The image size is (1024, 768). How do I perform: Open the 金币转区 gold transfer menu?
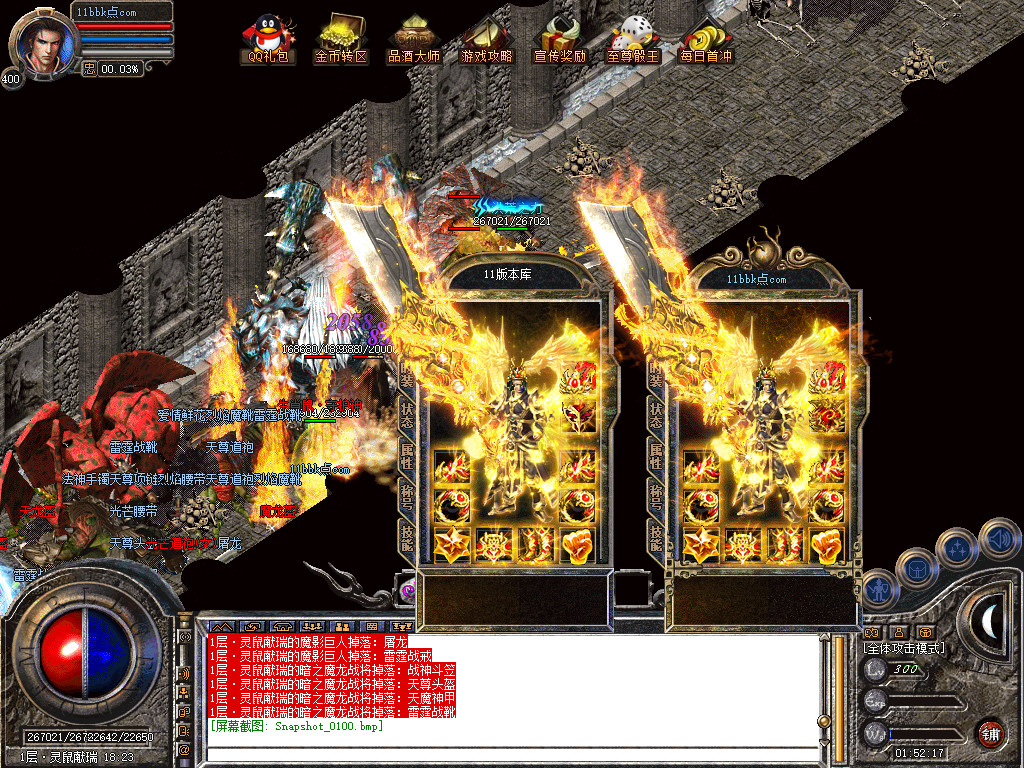point(341,40)
